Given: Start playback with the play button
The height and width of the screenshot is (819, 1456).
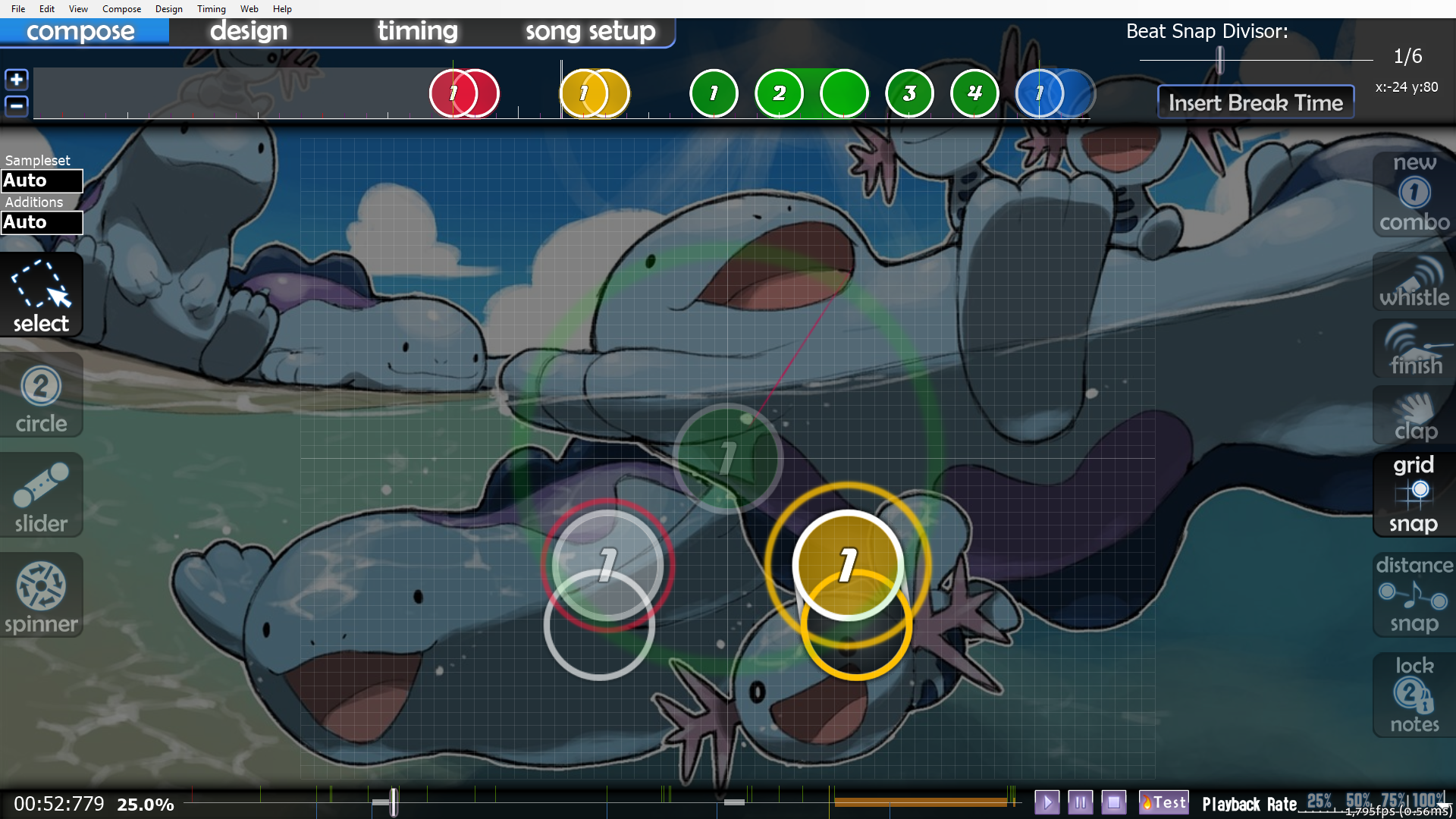Looking at the screenshot, I should click(1046, 802).
